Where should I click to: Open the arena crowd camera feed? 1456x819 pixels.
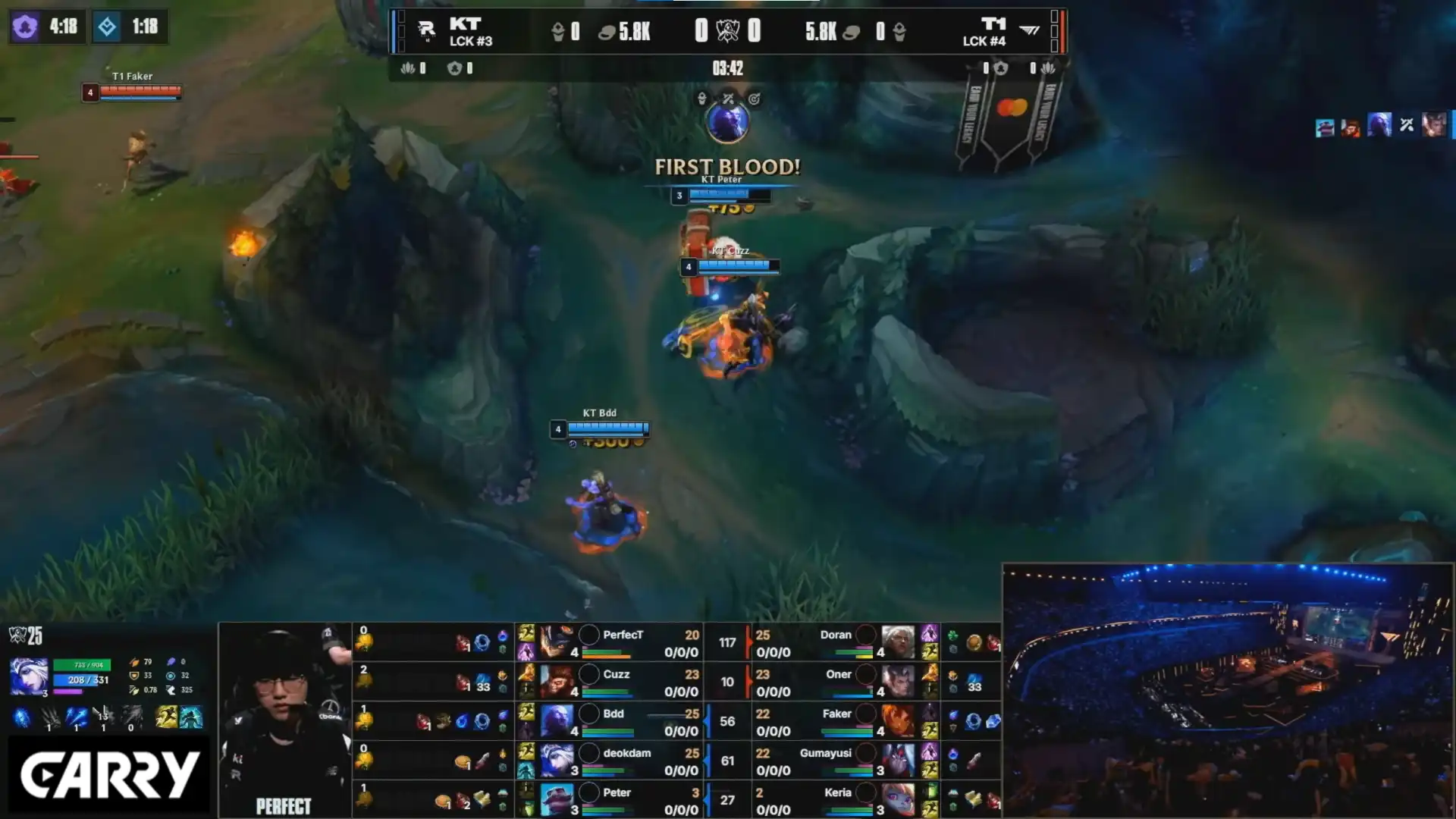[x=1227, y=690]
